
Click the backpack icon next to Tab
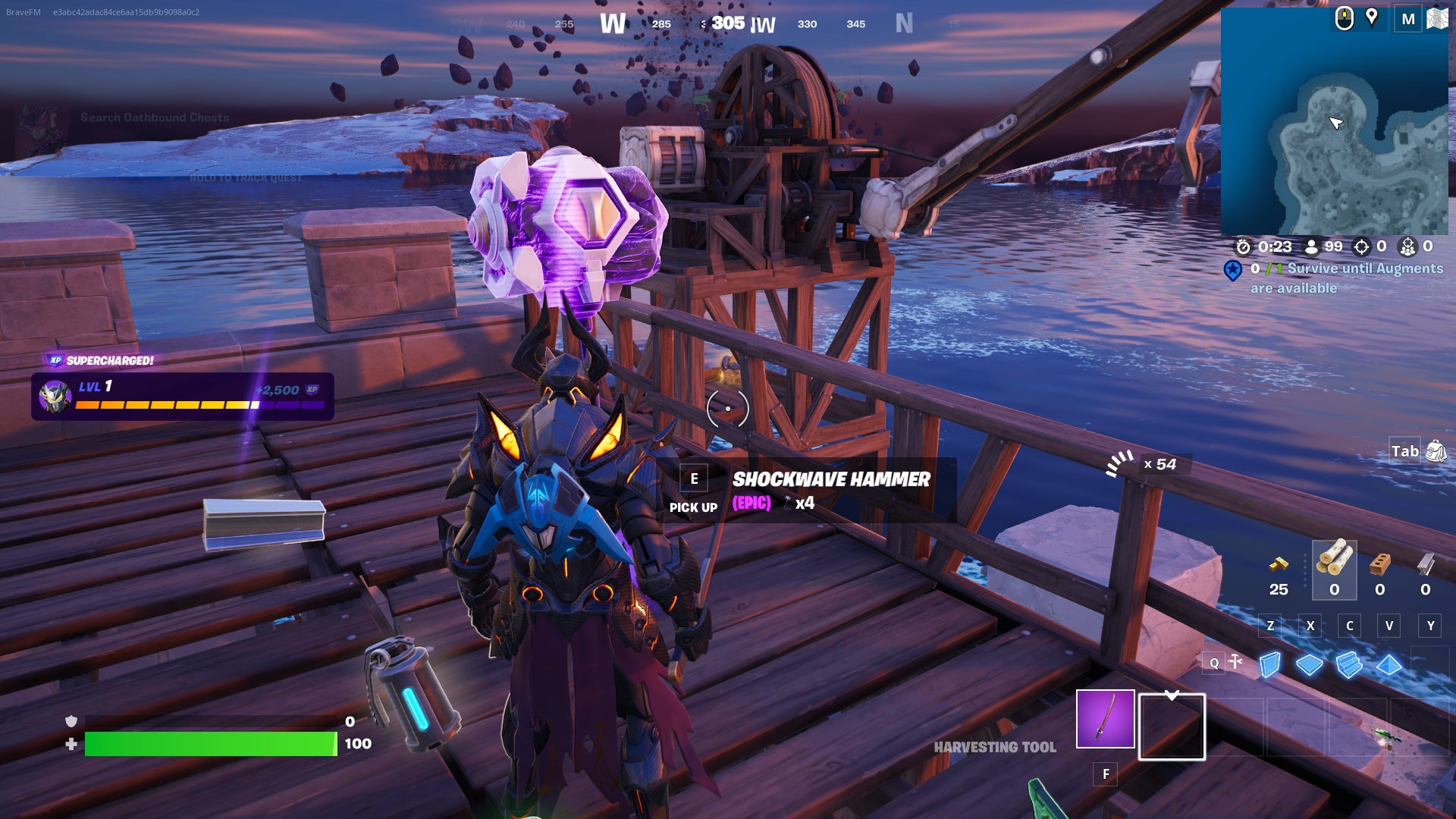(x=1434, y=450)
